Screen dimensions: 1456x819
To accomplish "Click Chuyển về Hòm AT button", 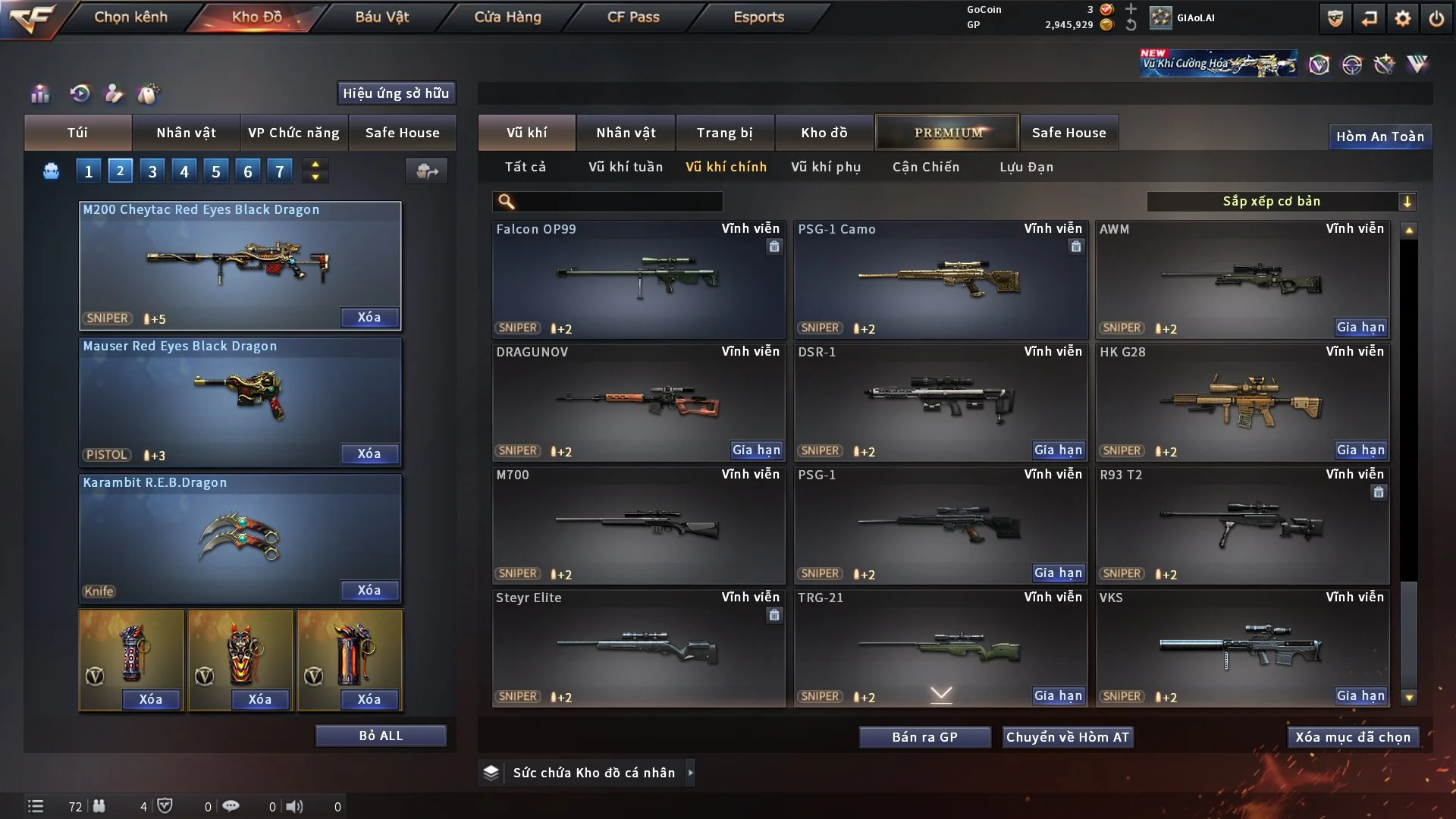I will 1067,737.
